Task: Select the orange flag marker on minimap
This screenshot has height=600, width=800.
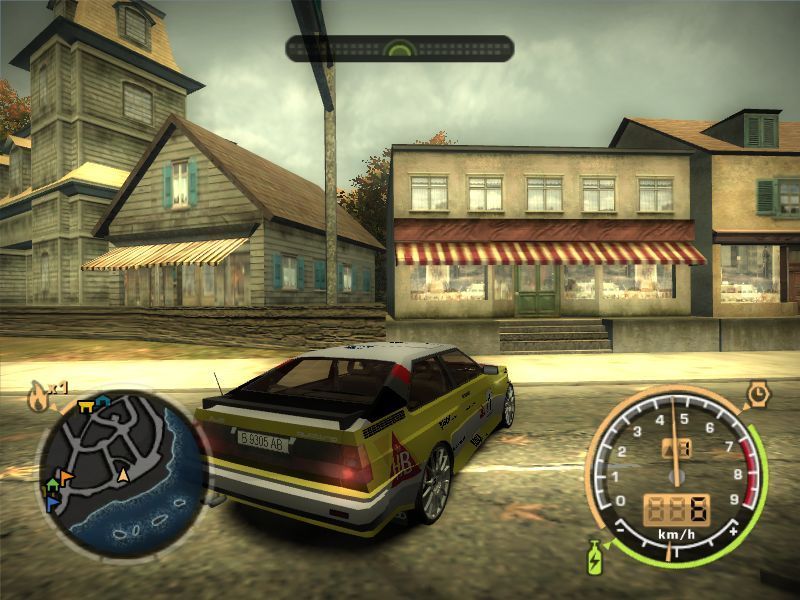Action: (x=66, y=477)
